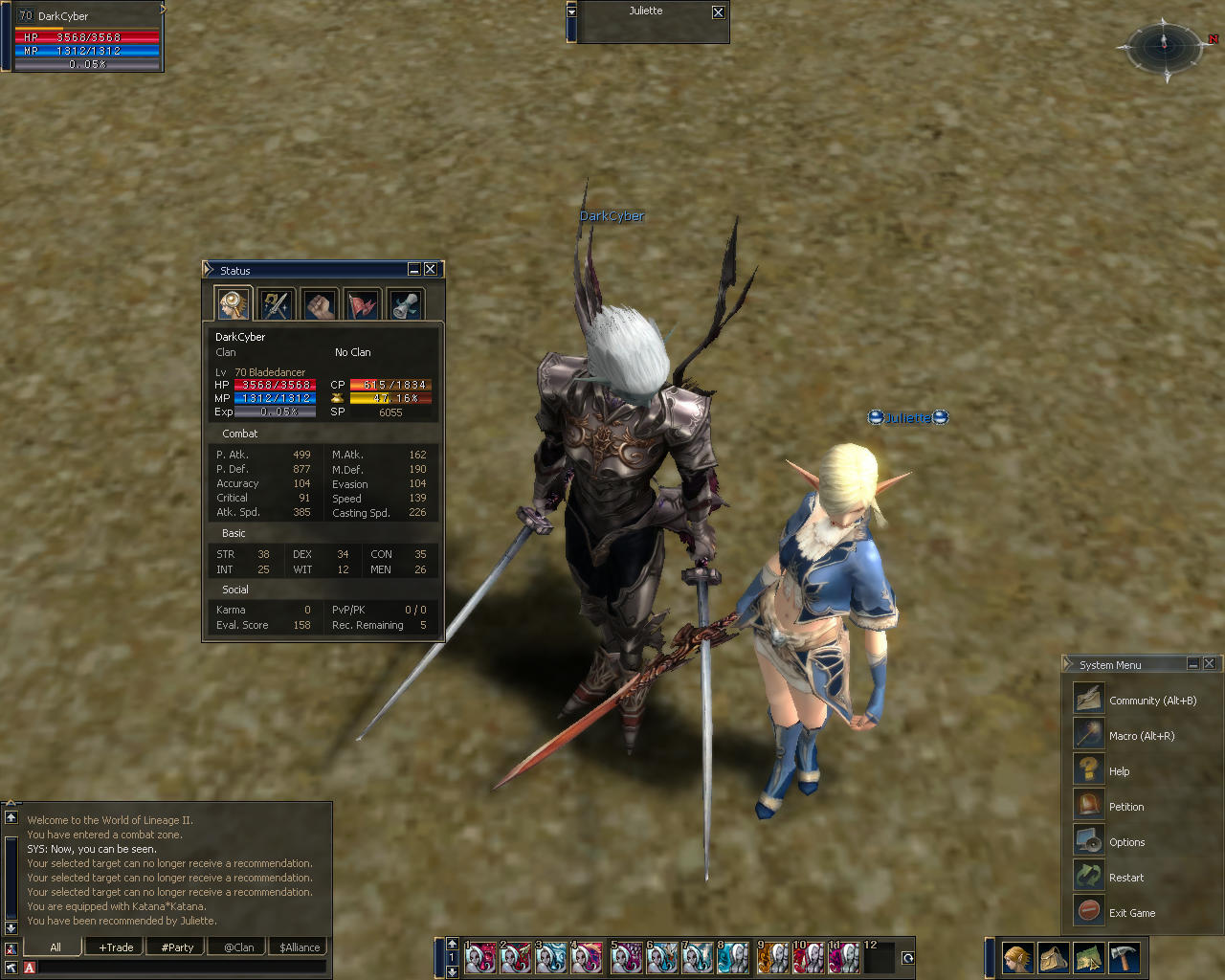This screenshot has width=1225, height=980.
Task: Open Community from the System Menu
Action: click(1152, 701)
